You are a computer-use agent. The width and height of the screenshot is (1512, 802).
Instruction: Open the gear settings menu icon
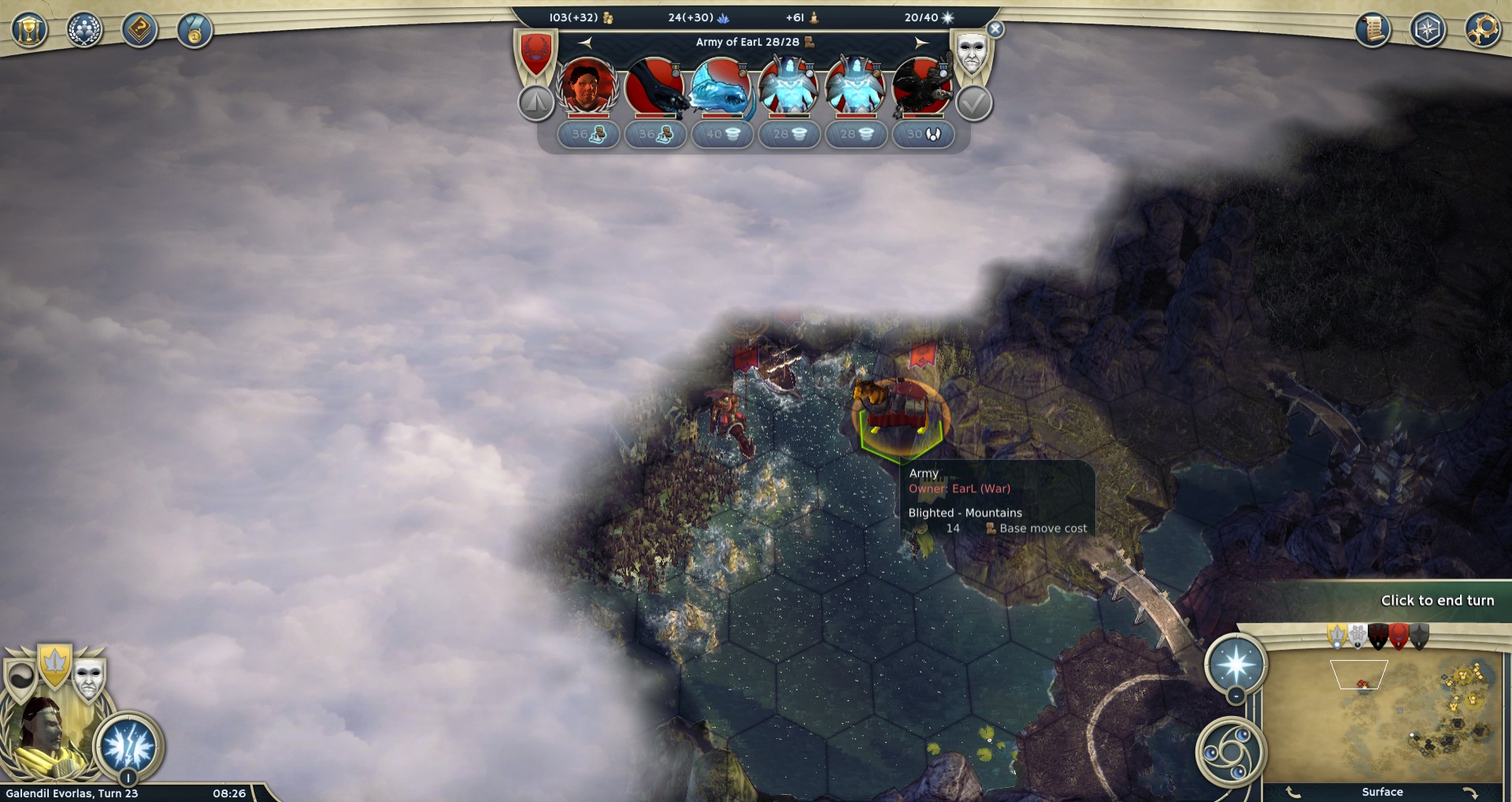pos(1483,30)
